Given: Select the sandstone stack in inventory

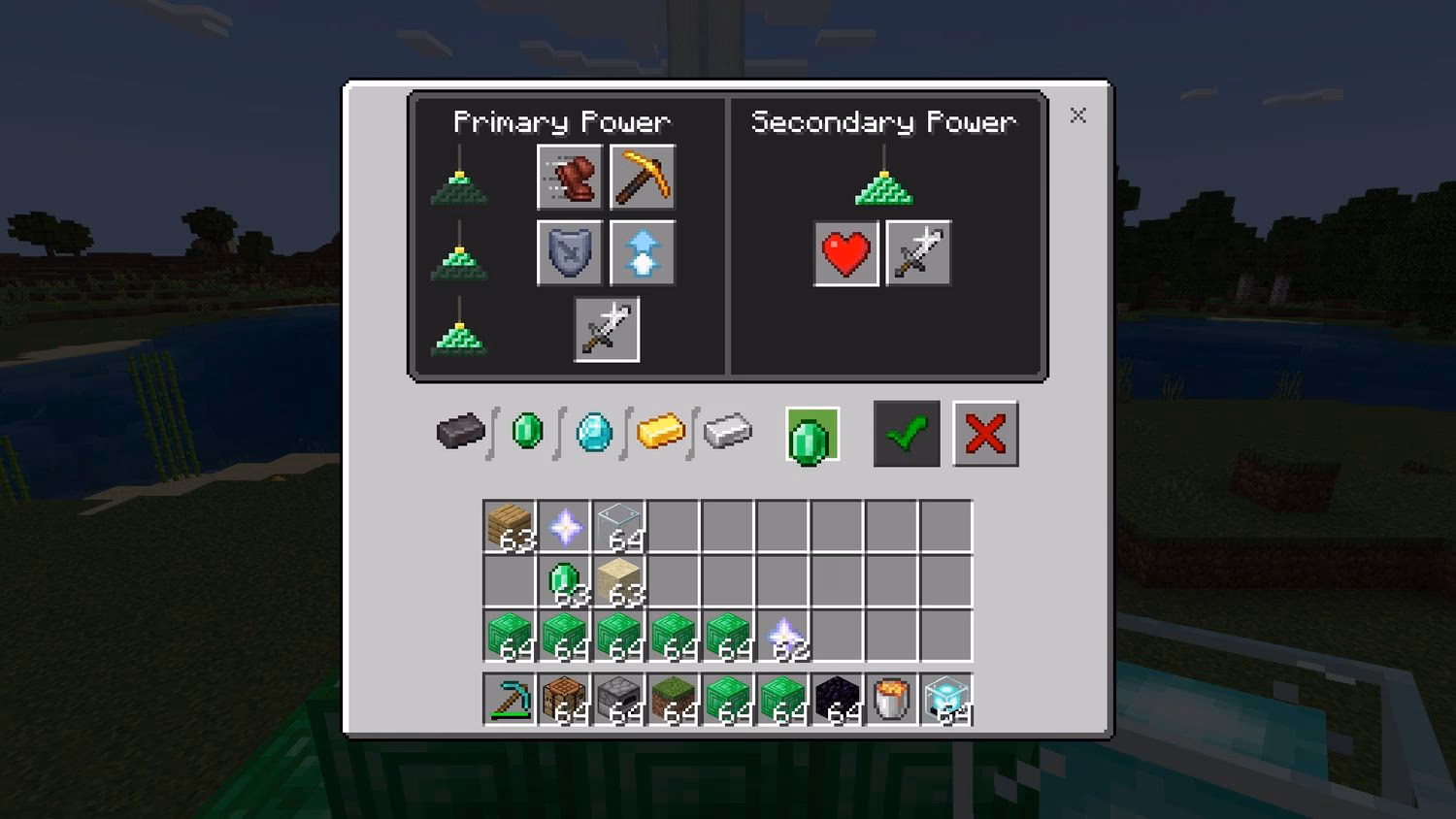Looking at the screenshot, I should coord(618,580).
